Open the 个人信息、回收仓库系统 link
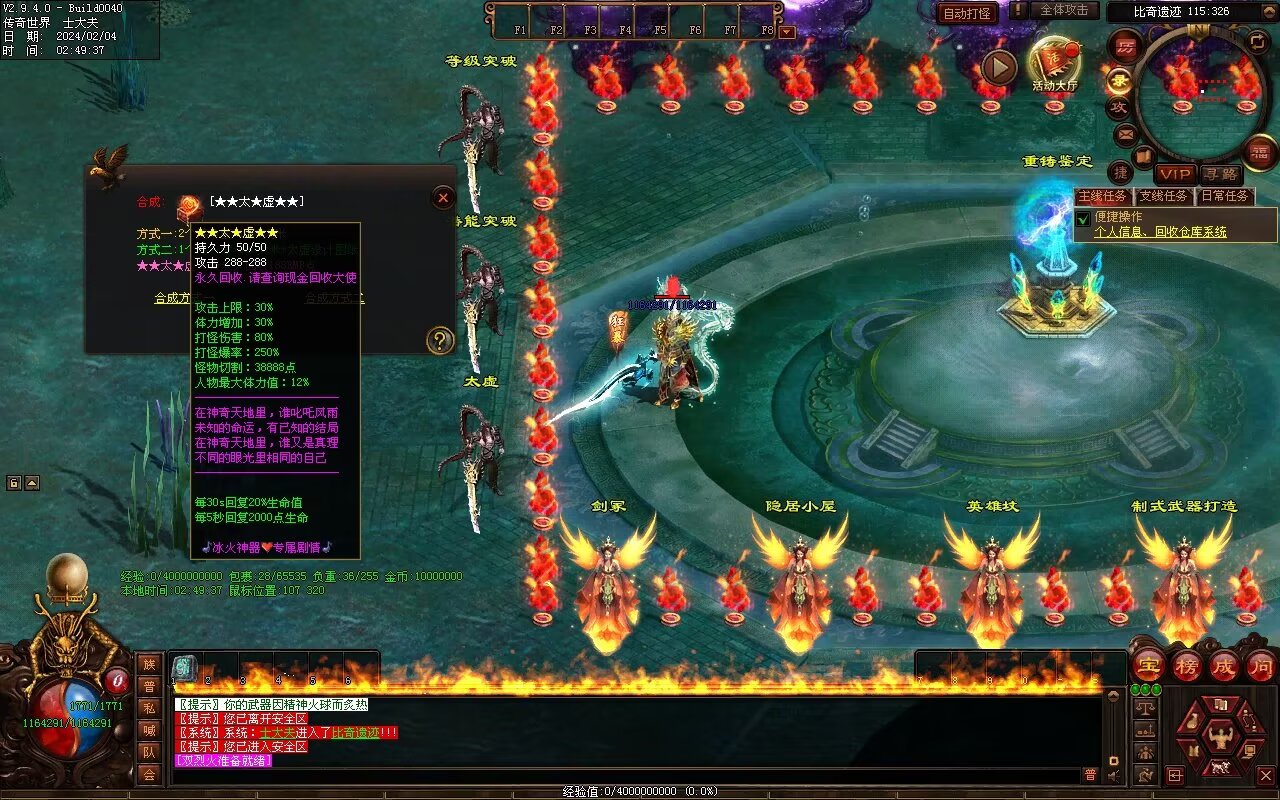 click(1160, 232)
